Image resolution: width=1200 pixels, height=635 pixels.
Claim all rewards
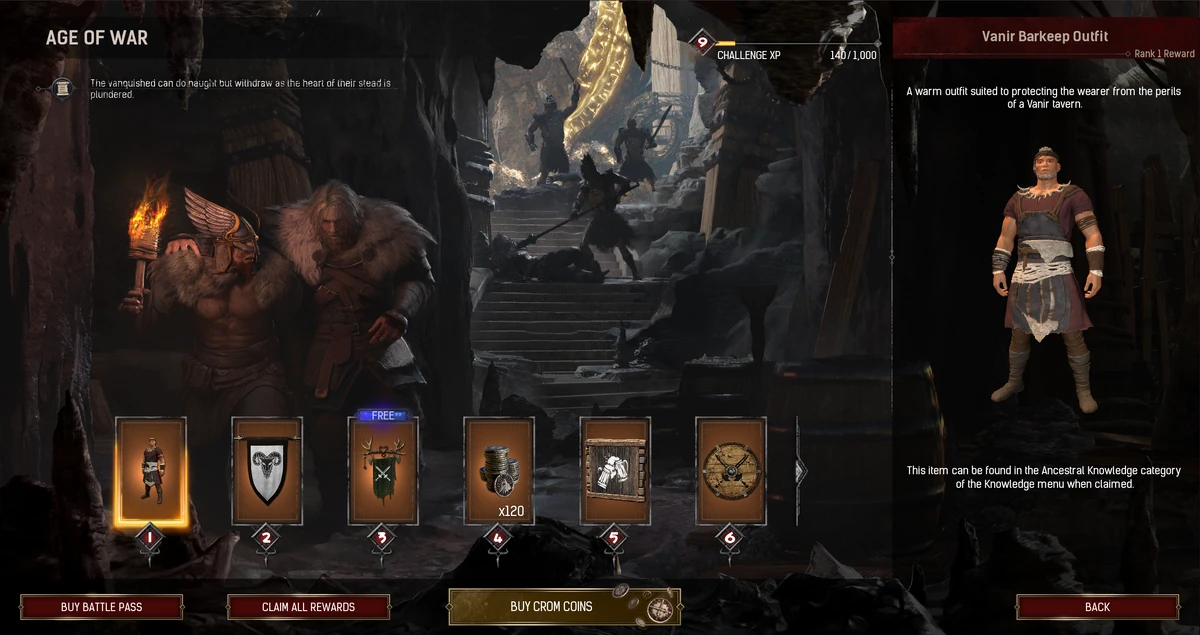point(308,607)
